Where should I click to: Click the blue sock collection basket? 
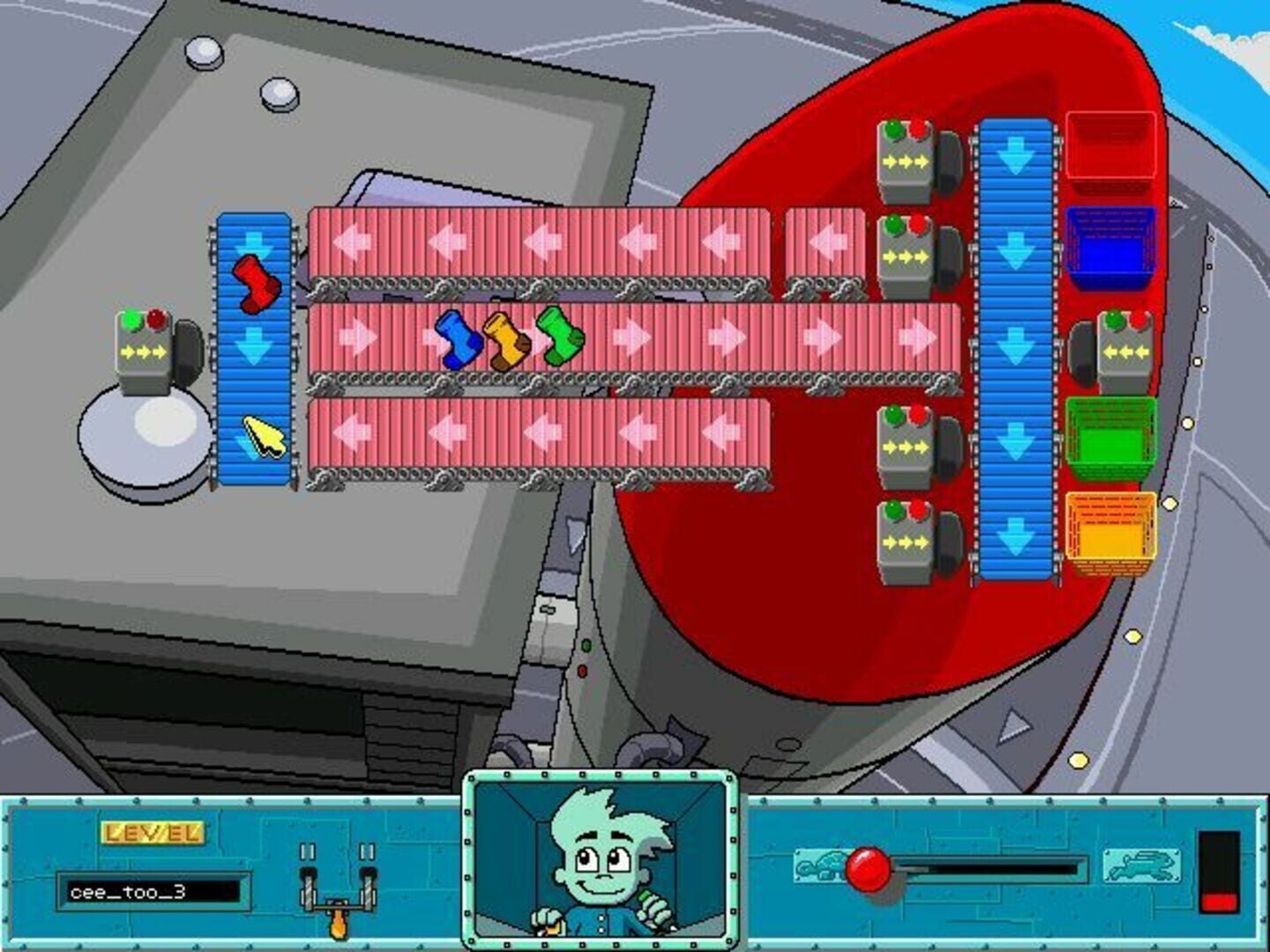[1109, 242]
